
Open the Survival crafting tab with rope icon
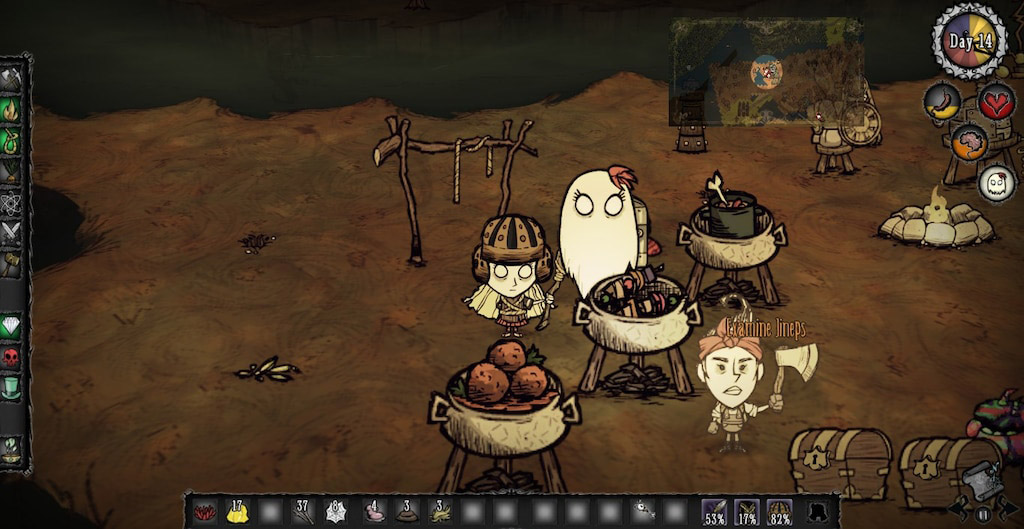(x=12, y=140)
